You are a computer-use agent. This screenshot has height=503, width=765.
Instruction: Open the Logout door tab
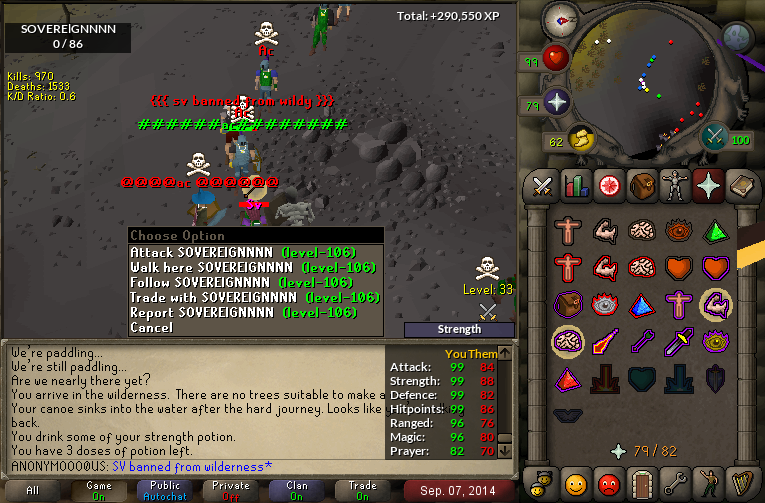click(x=641, y=482)
